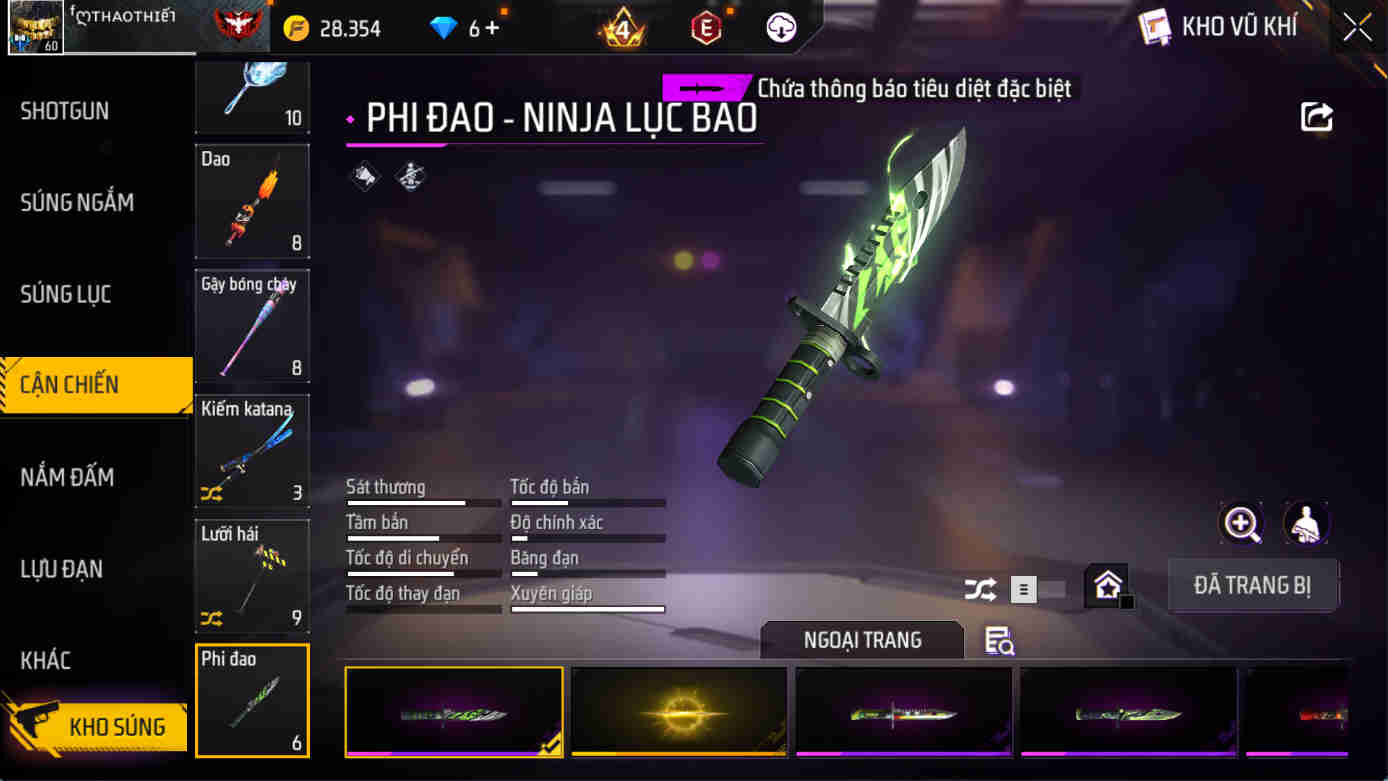Viewport: 1388px width, 781px height.
Task: Click the share icon near the top right
Action: coord(1317,116)
